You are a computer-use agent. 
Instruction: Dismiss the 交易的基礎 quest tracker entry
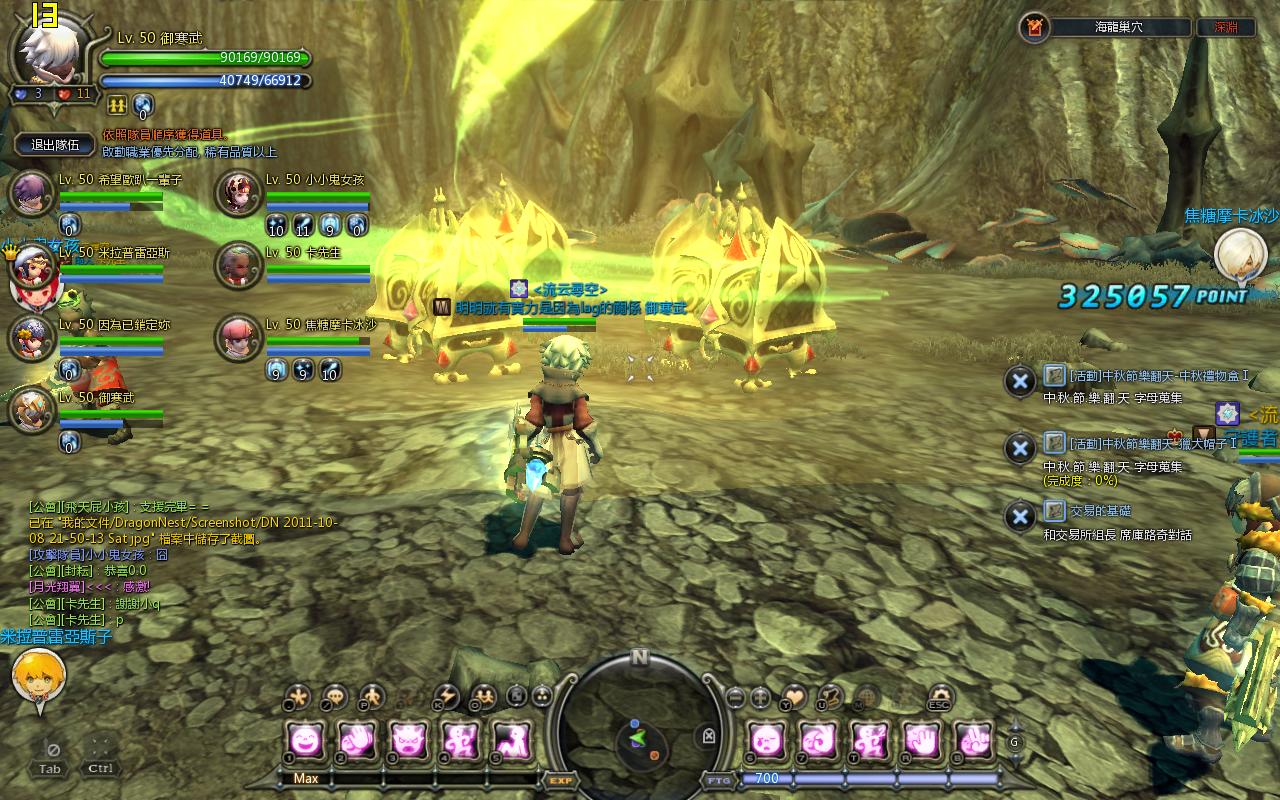pyautogui.click(x=1019, y=516)
